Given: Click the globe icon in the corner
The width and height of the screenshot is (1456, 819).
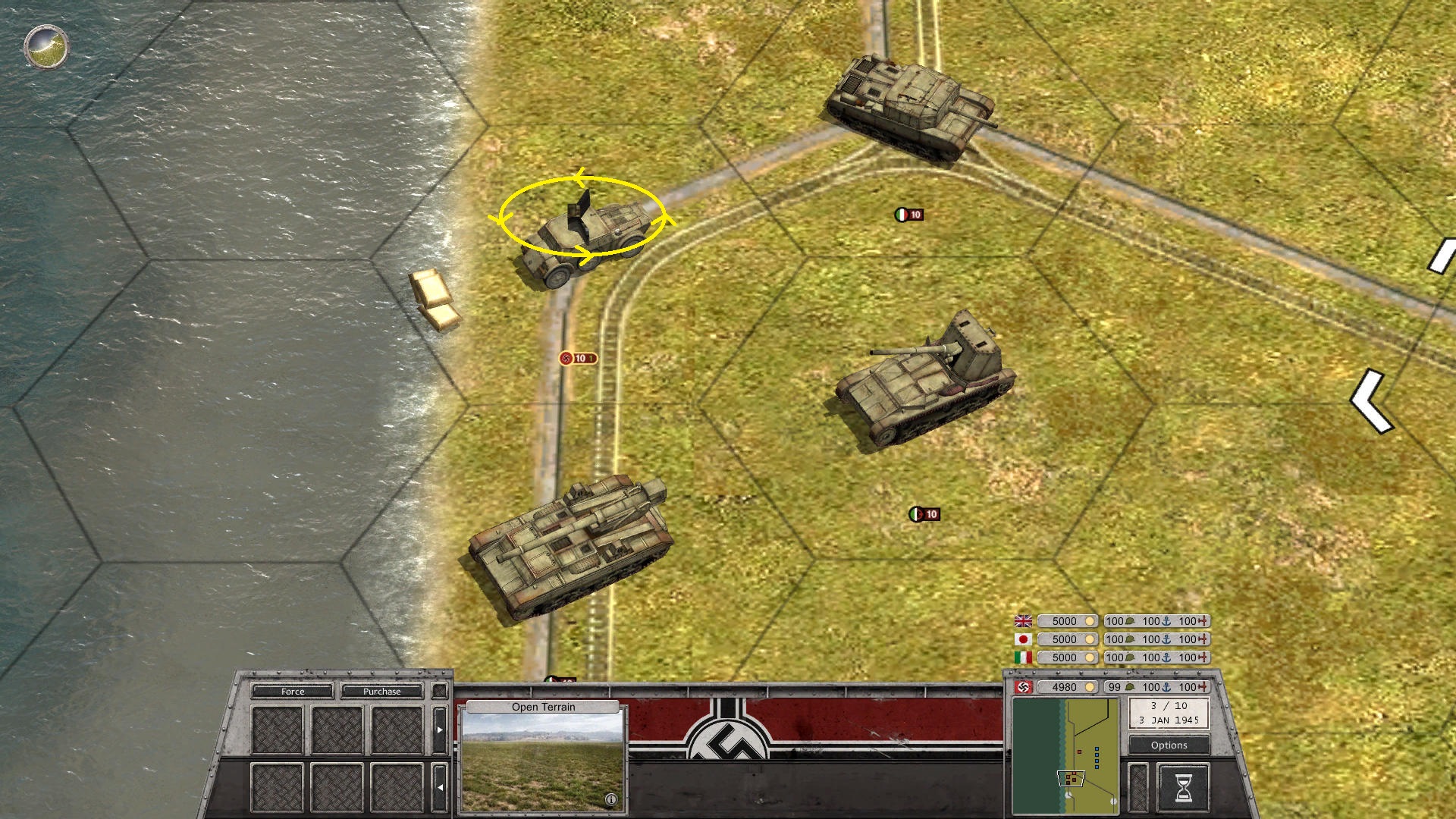Looking at the screenshot, I should tap(46, 47).
